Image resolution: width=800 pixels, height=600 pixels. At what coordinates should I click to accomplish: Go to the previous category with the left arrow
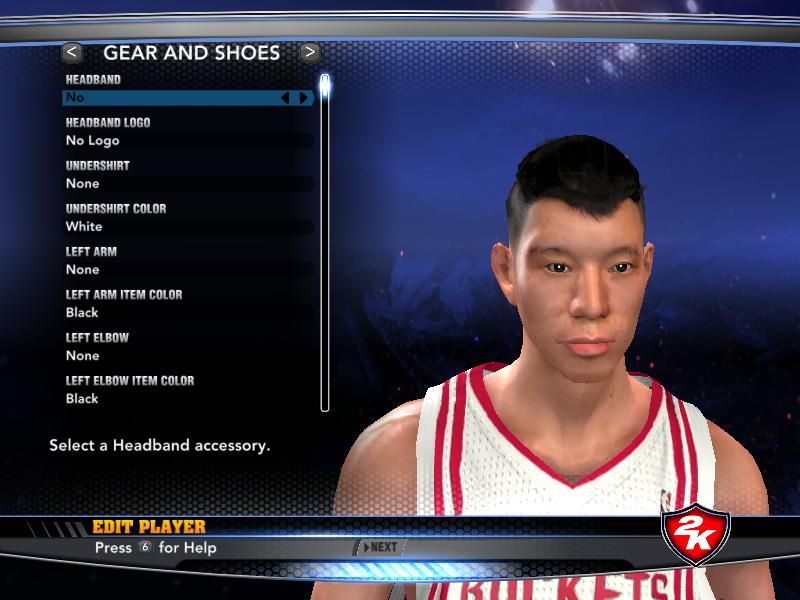coord(72,51)
